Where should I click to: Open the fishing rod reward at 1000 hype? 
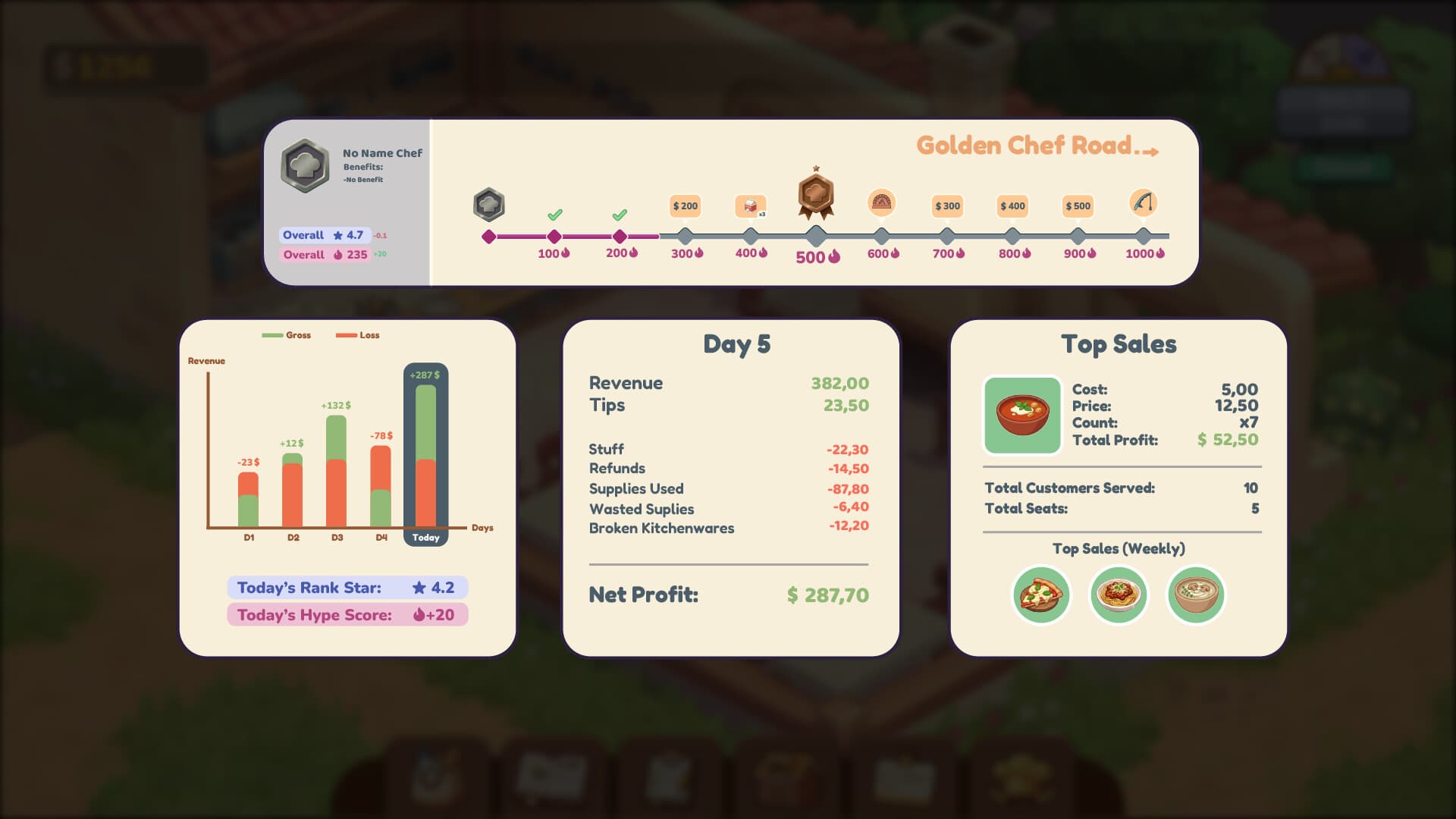tap(1144, 204)
